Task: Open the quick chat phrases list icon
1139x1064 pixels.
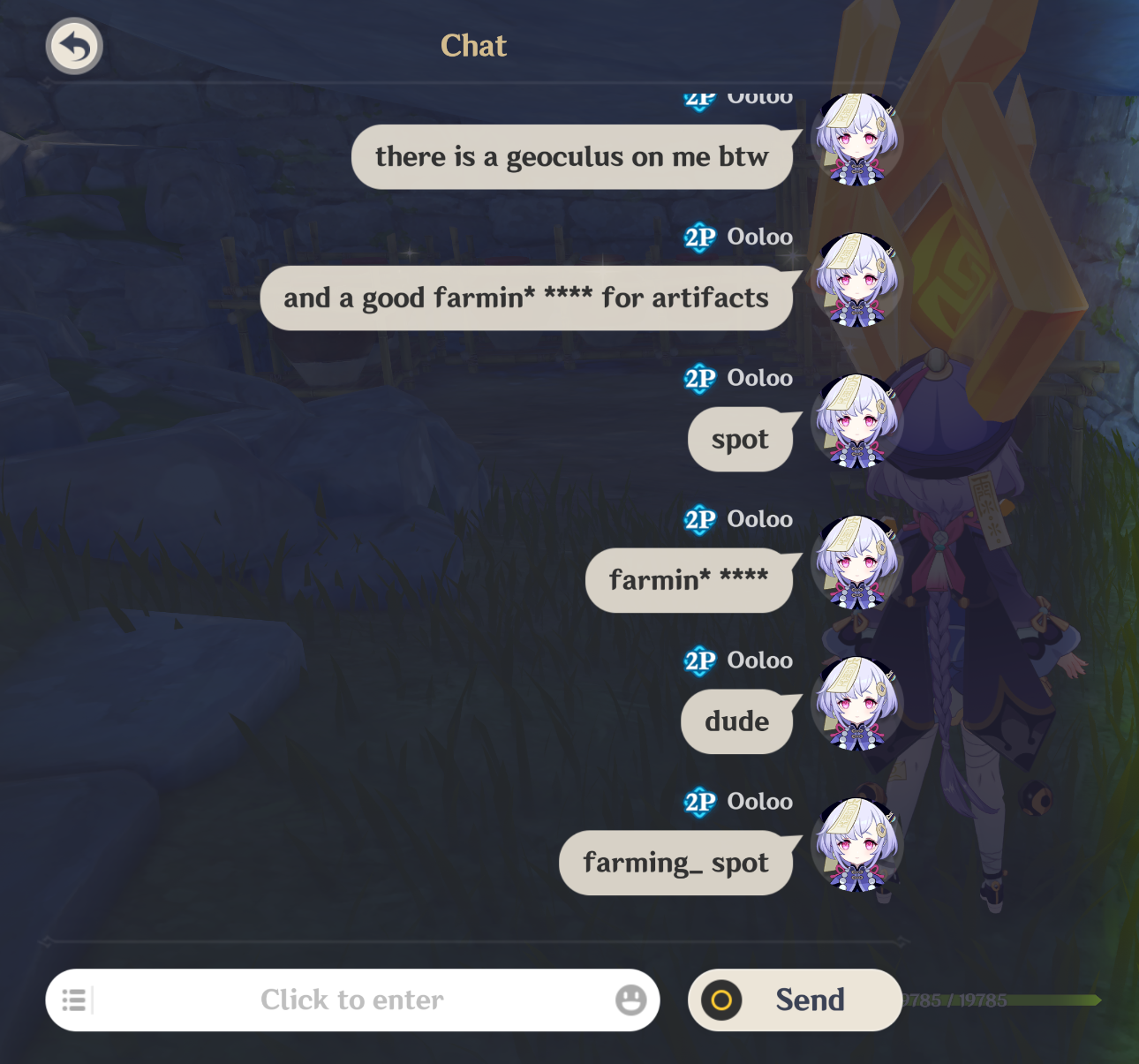Action: pyautogui.click(x=74, y=1000)
